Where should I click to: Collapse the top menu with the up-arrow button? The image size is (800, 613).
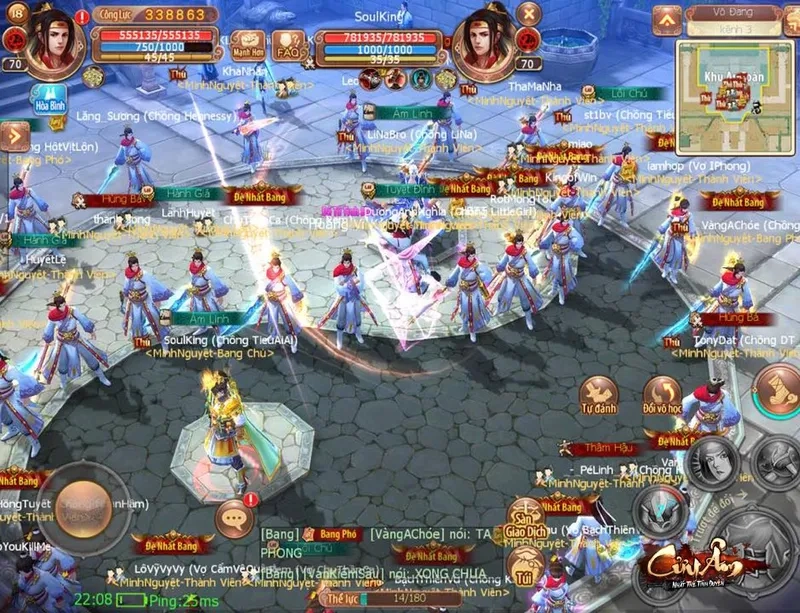coord(667,18)
